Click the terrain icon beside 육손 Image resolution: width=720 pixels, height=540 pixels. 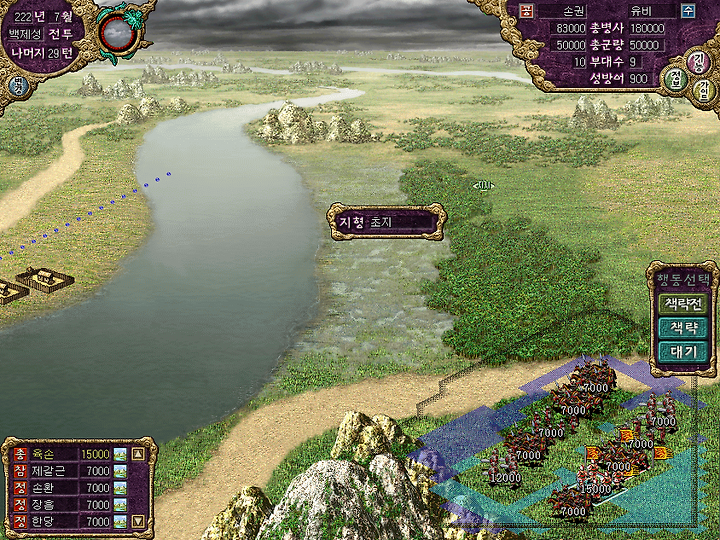pos(120,454)
